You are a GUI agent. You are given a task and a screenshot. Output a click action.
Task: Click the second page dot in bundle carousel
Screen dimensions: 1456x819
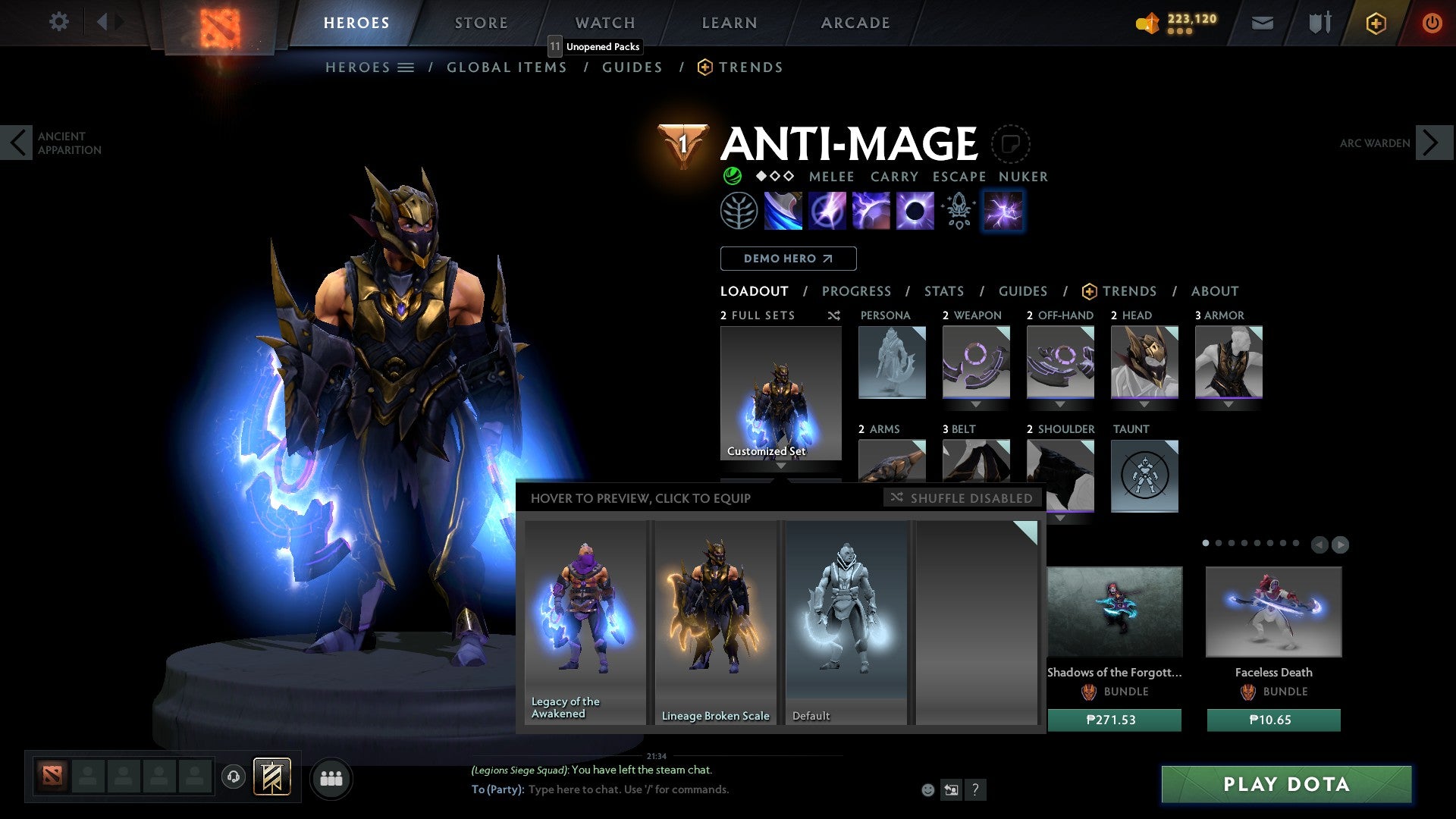pyautogui.click(x=1219, y=543)
